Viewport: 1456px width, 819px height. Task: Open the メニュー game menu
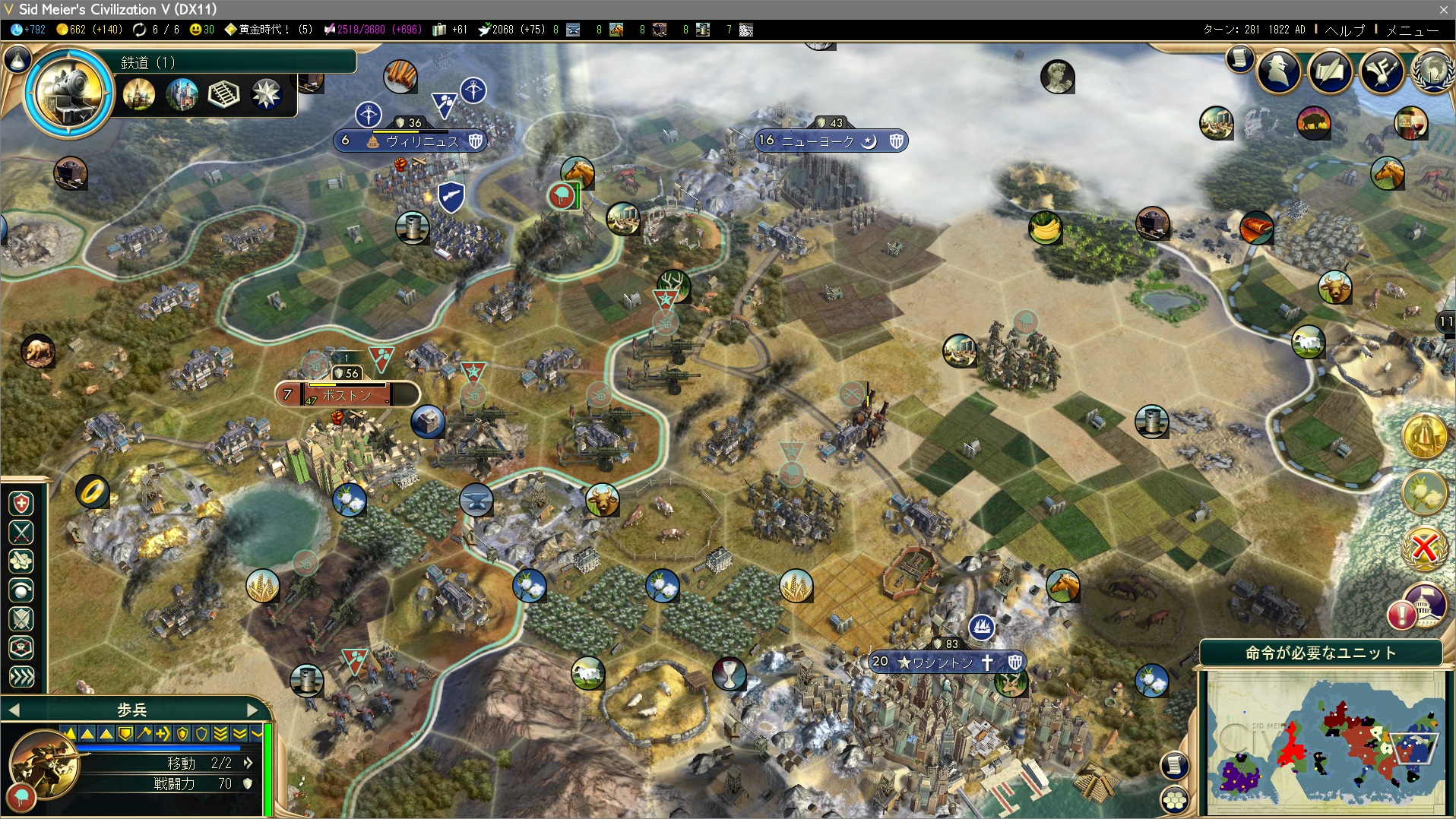coord(1412,30)
